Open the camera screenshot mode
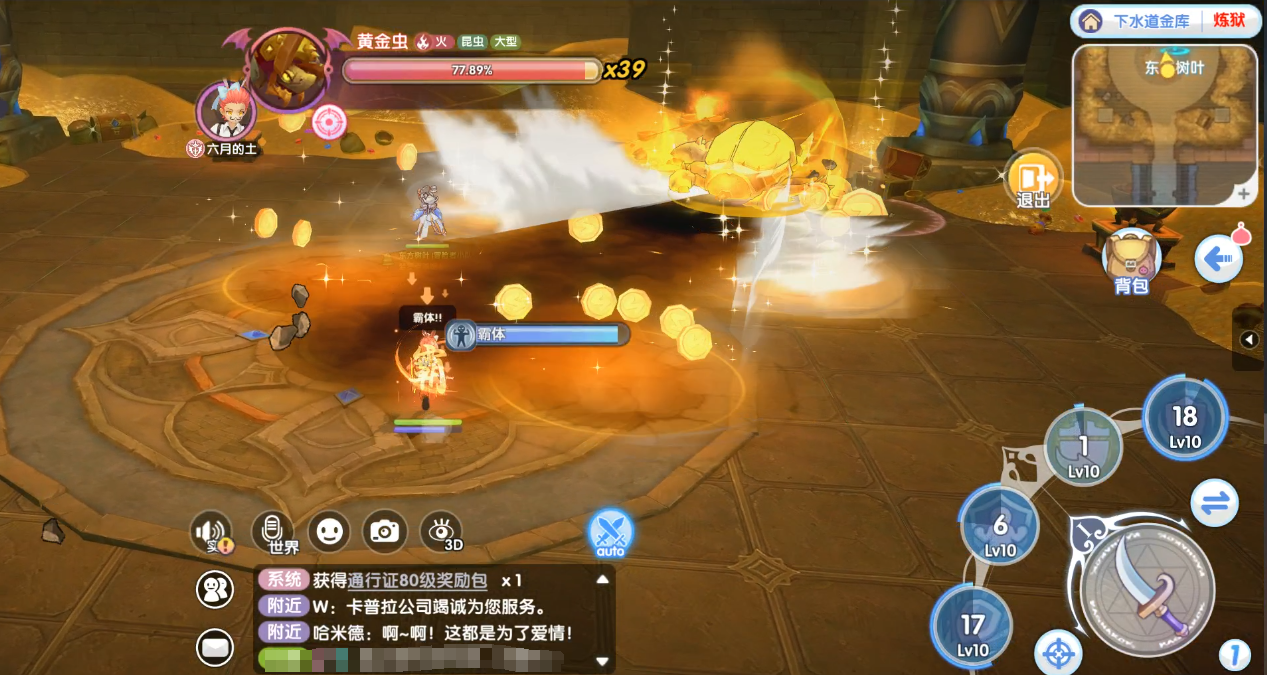This screenshot has width=1267, height=675. coord(384,531)
